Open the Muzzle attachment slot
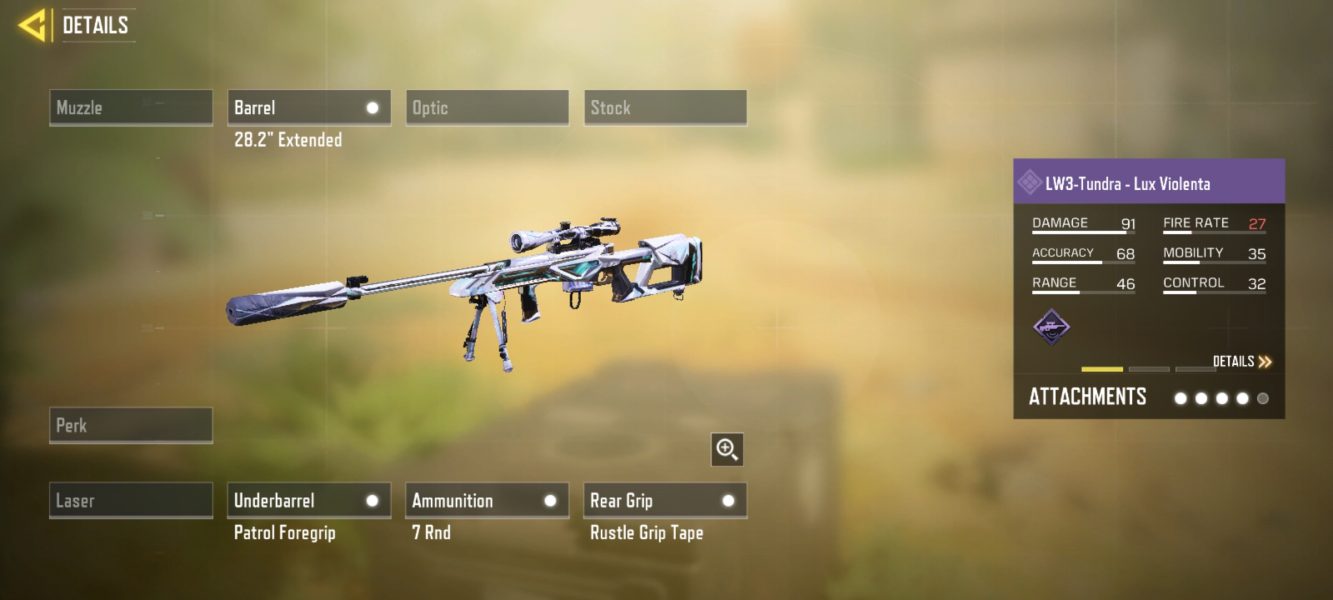Image resolution: width=1333 pixels, height=600 pixels. click(131, 108)
